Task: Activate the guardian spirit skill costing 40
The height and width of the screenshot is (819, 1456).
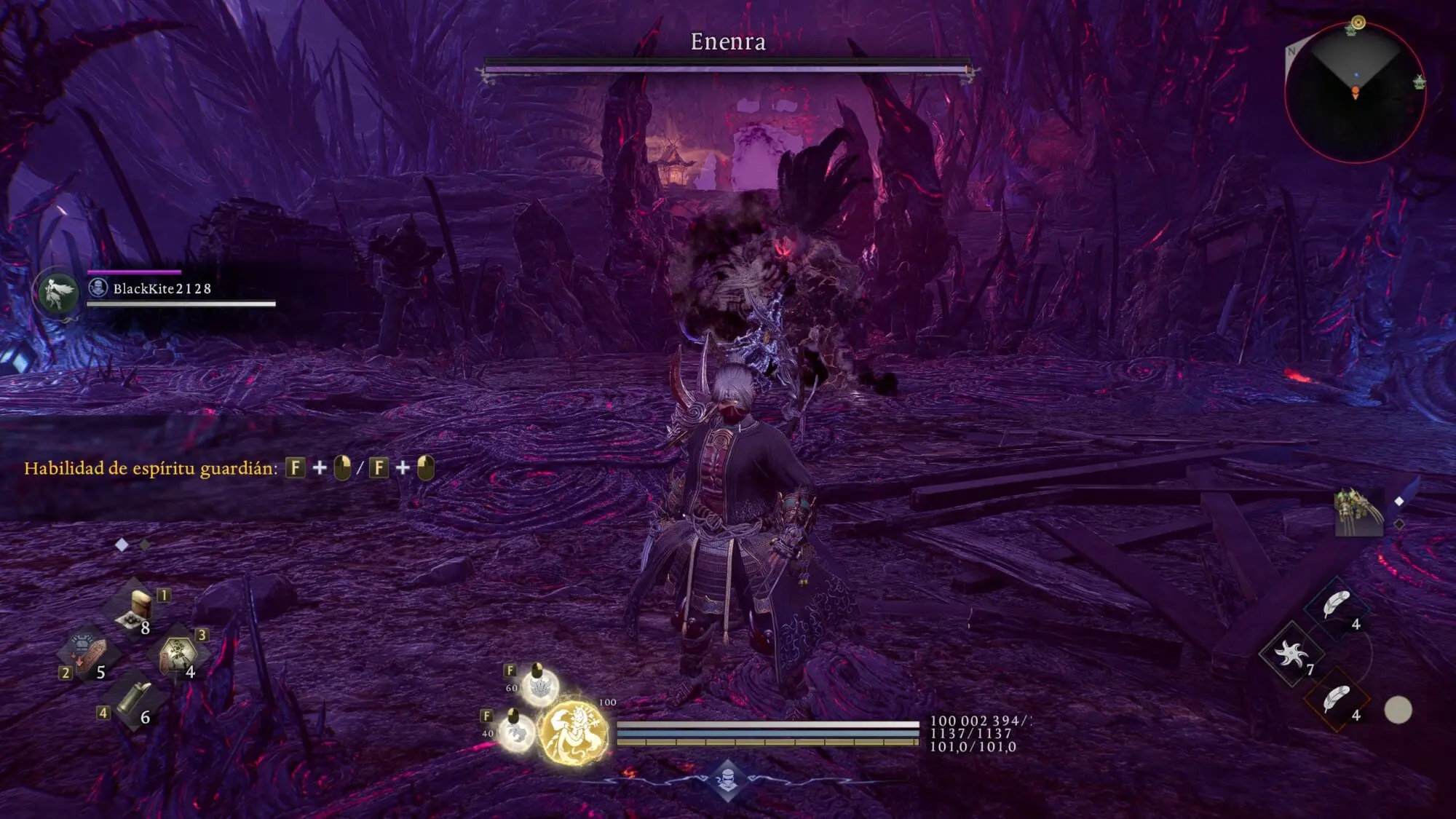Action: [x=516, y=731]
